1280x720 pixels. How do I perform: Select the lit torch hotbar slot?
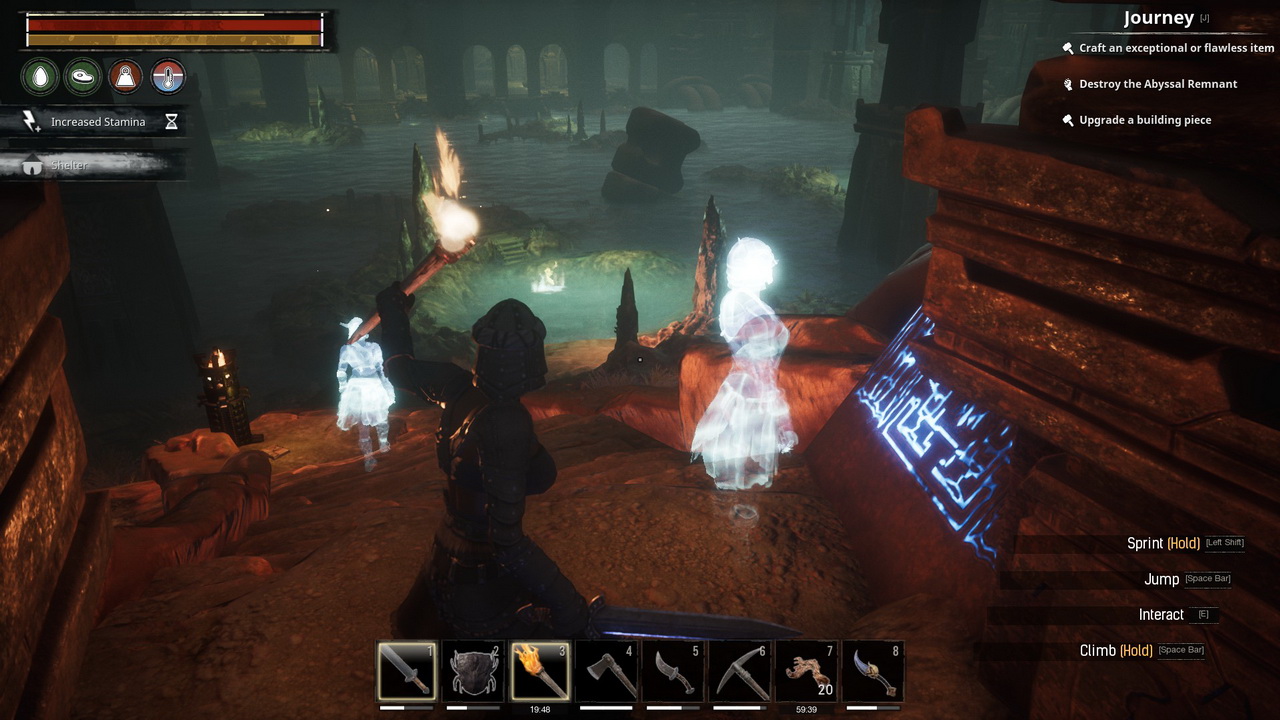click(x=540, y=671)
